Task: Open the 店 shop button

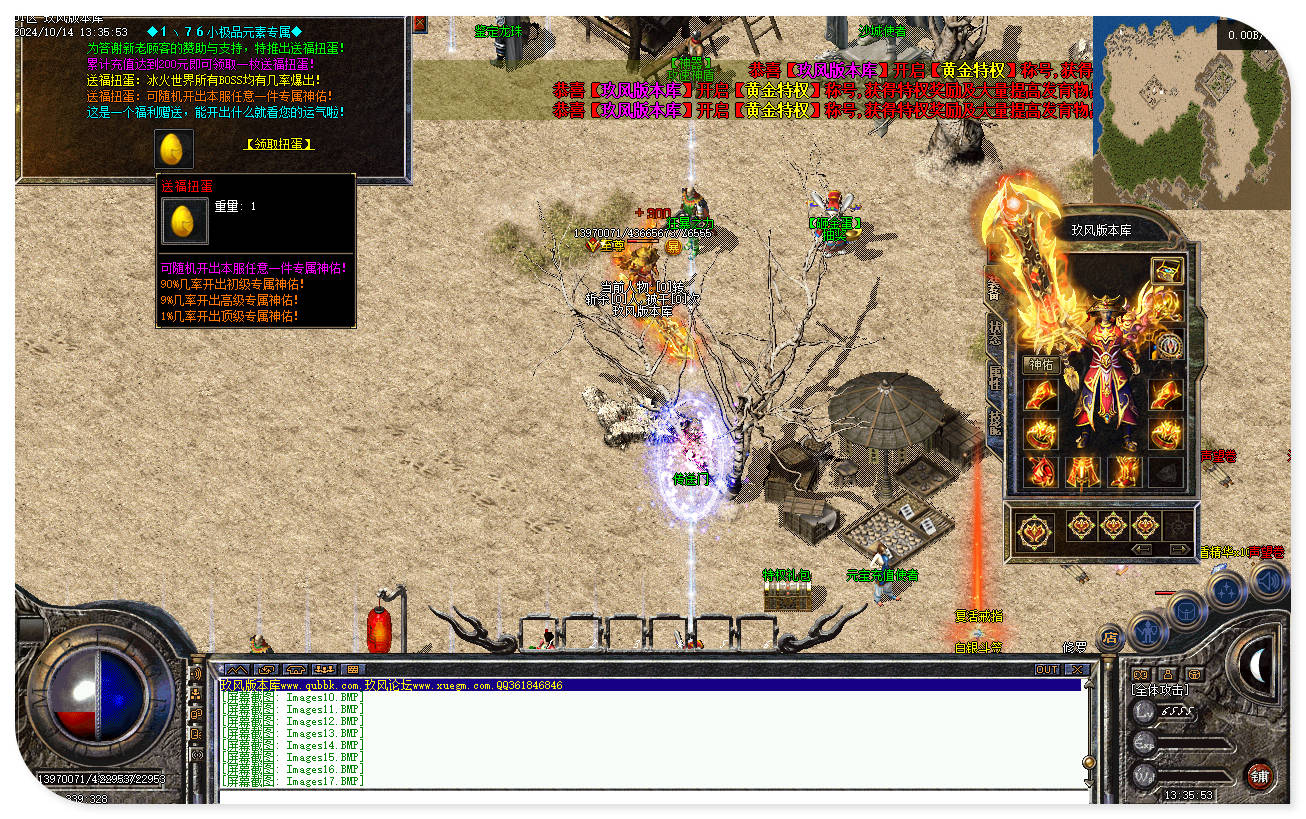Action: (x=1109, y=636)
